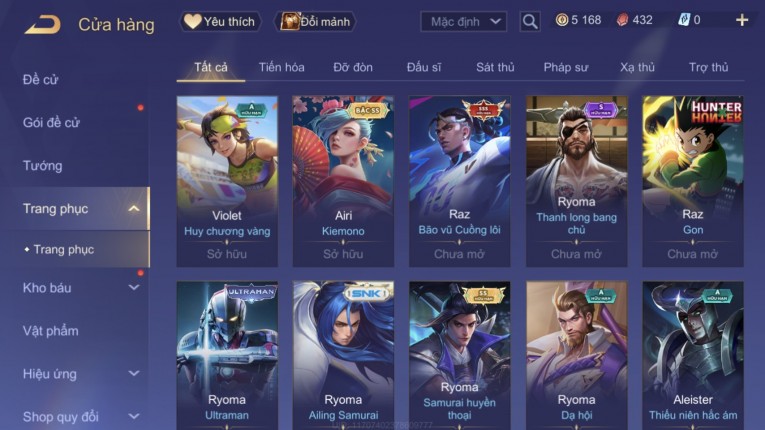Switch to the Tiến hóa tab

point(281,67)
